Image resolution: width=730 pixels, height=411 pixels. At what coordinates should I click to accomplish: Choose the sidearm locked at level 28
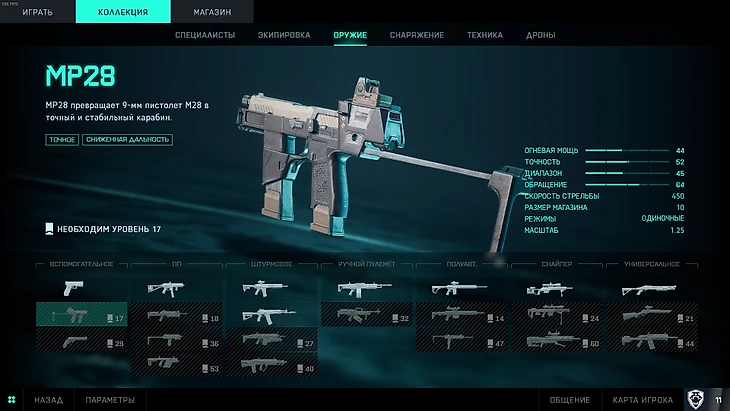point(82,341)
